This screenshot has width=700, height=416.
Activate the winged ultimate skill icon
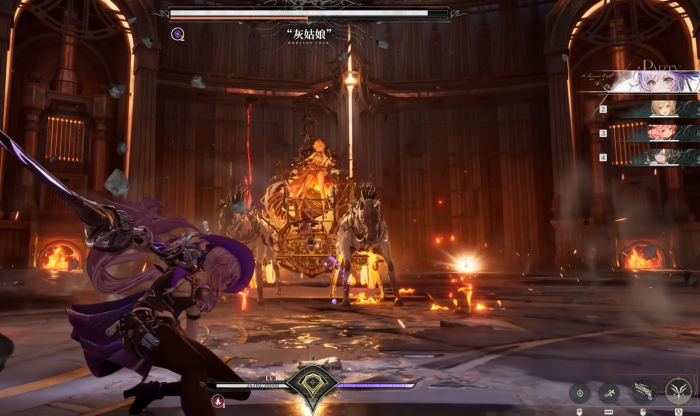(679, 390)
